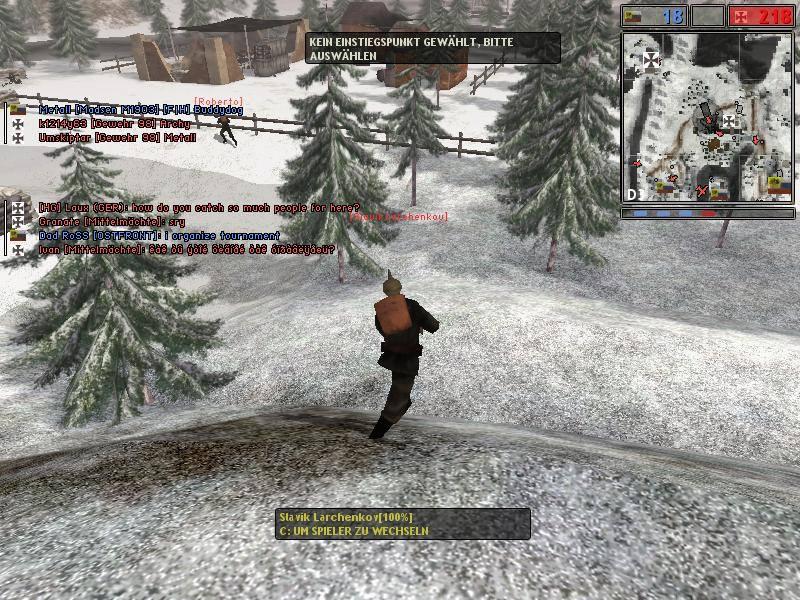The height and width of the screenshot is (600, 800).
Task: Click the chat message from Dad RoSS
Action: tap(159, 235)
